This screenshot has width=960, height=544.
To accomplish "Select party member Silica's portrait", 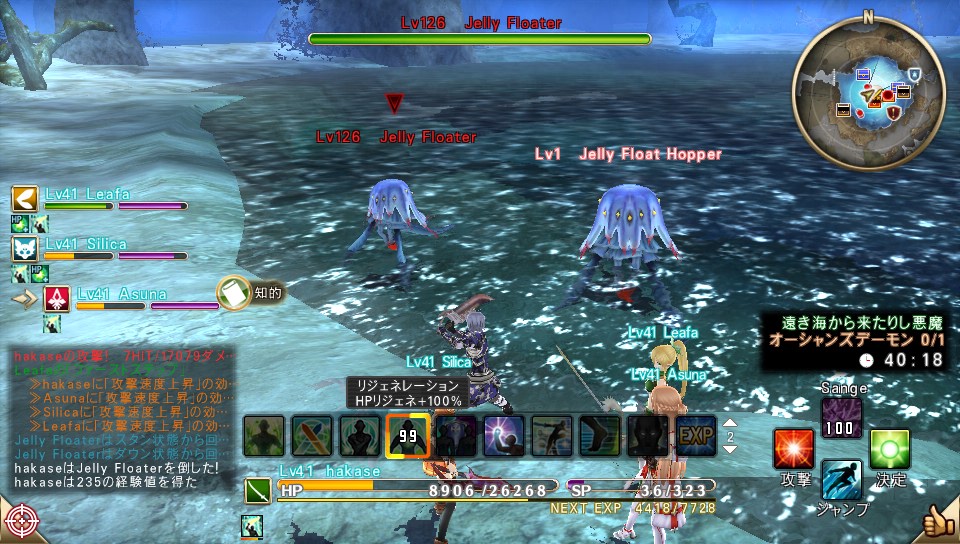I will (25, 248).
